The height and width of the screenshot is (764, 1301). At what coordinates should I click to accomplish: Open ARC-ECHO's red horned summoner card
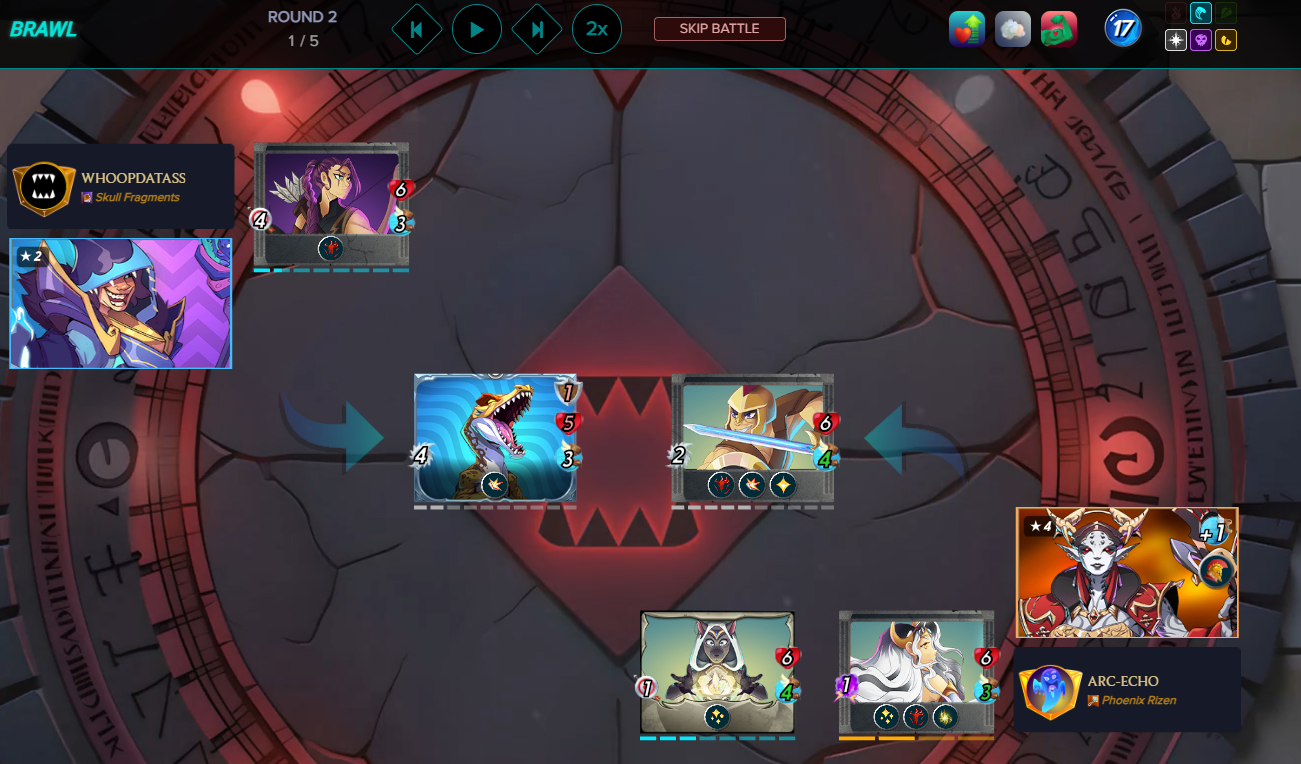pyautogui.click(x=1127, y=572)
